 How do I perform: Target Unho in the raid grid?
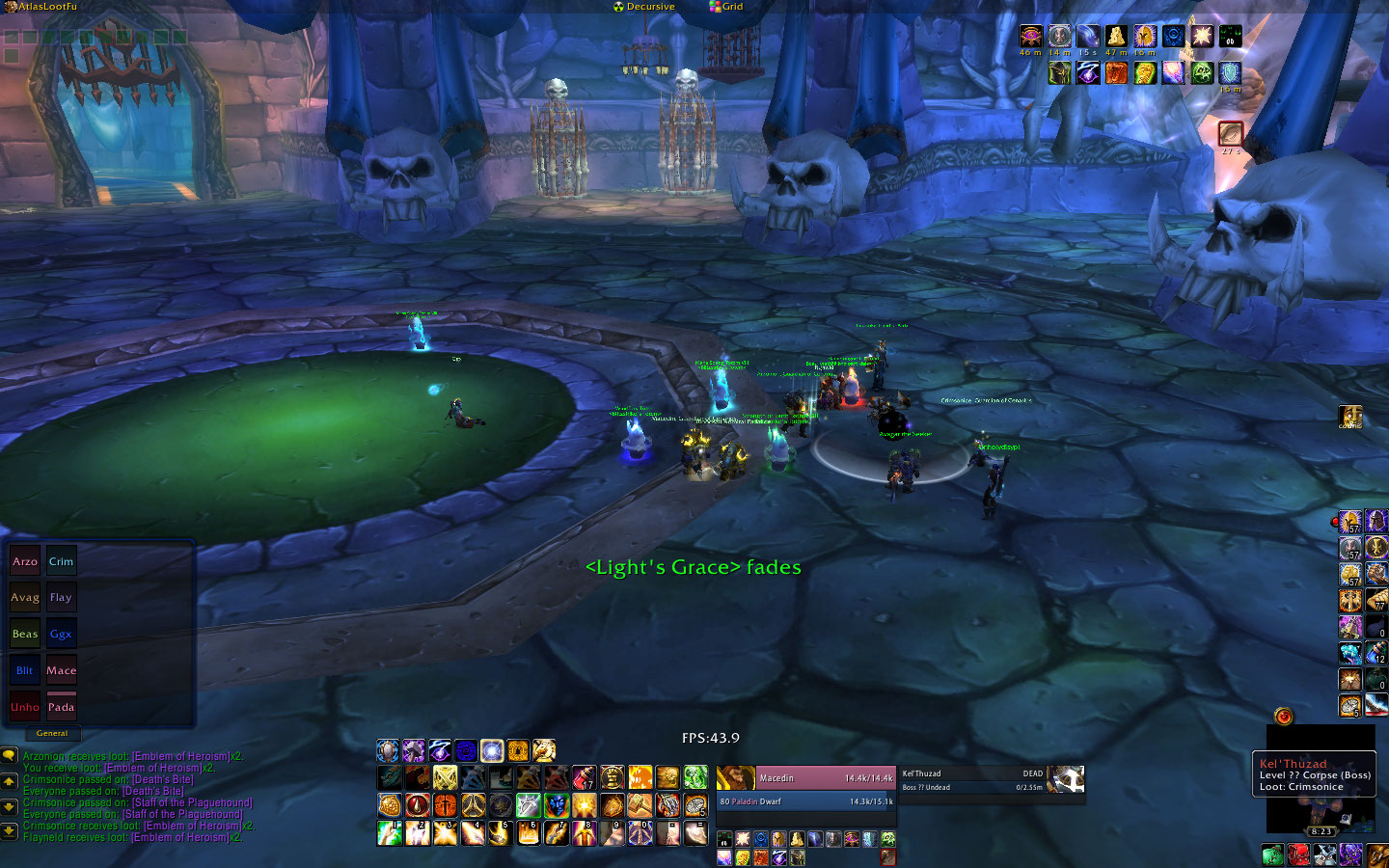[25, 707]
